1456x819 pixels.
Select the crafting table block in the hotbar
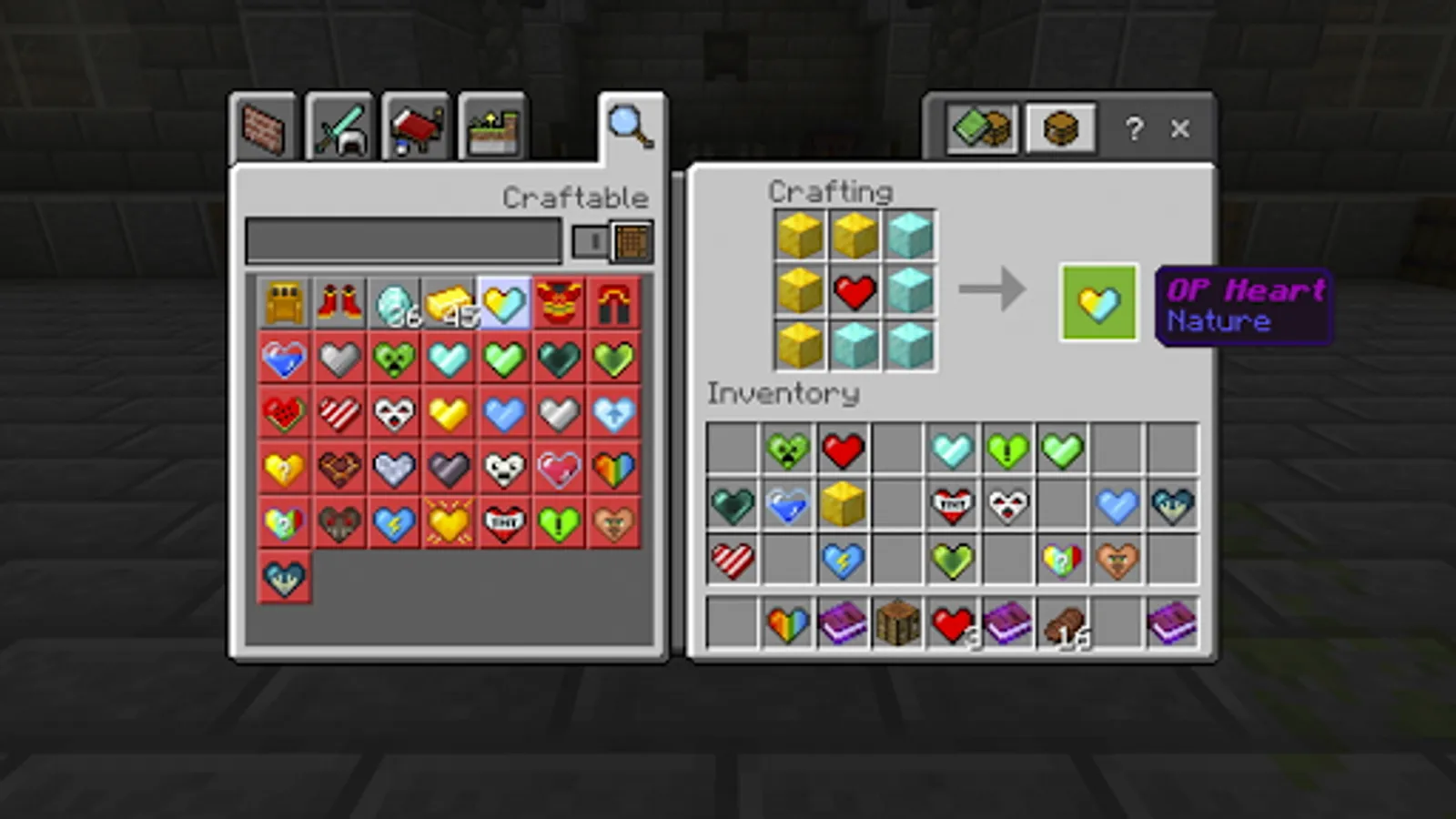(x=897, y=623)
